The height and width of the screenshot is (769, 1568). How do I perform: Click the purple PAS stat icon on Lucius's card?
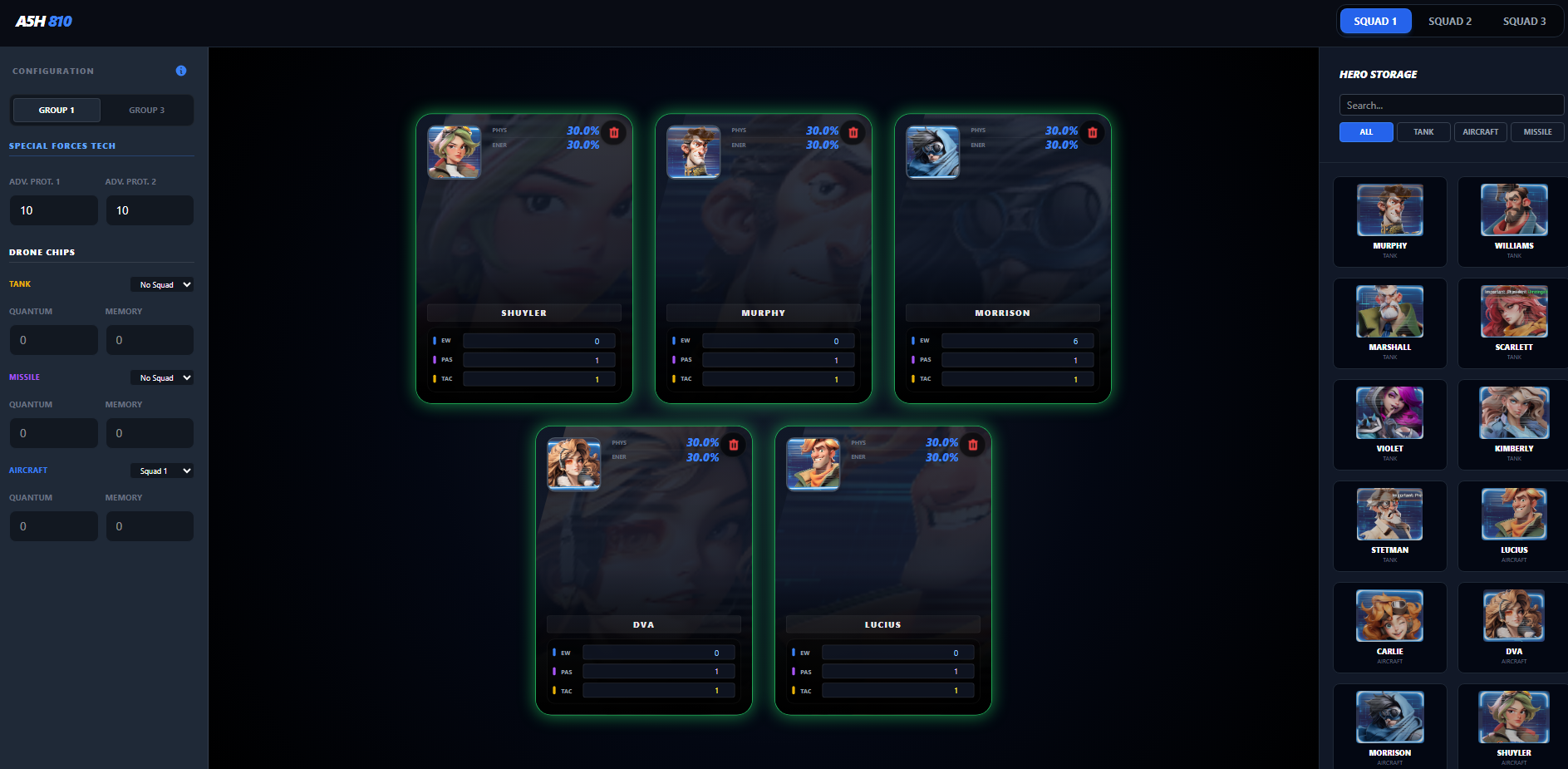point(794,671)
